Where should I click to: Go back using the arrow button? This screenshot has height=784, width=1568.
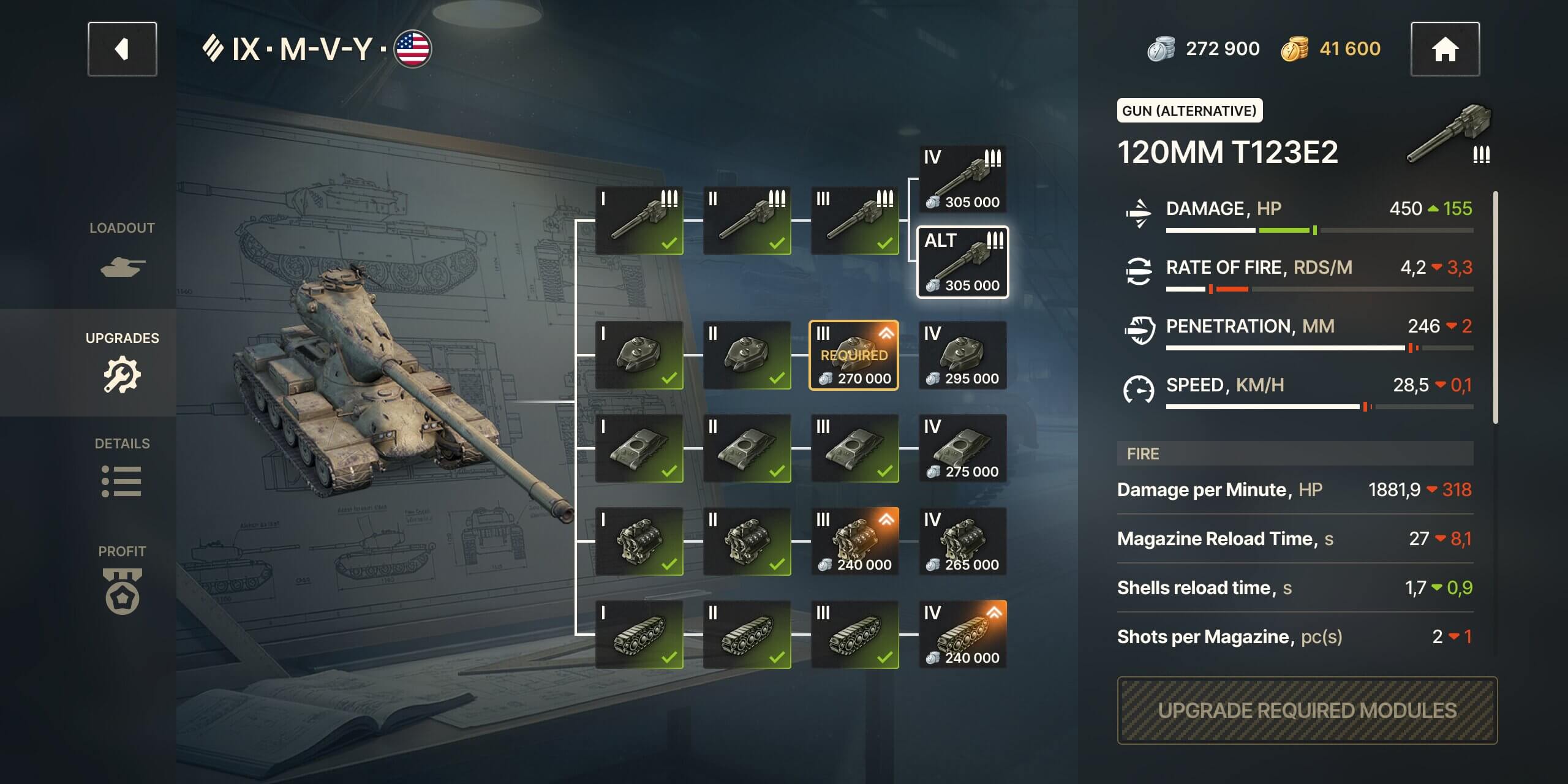122,49
